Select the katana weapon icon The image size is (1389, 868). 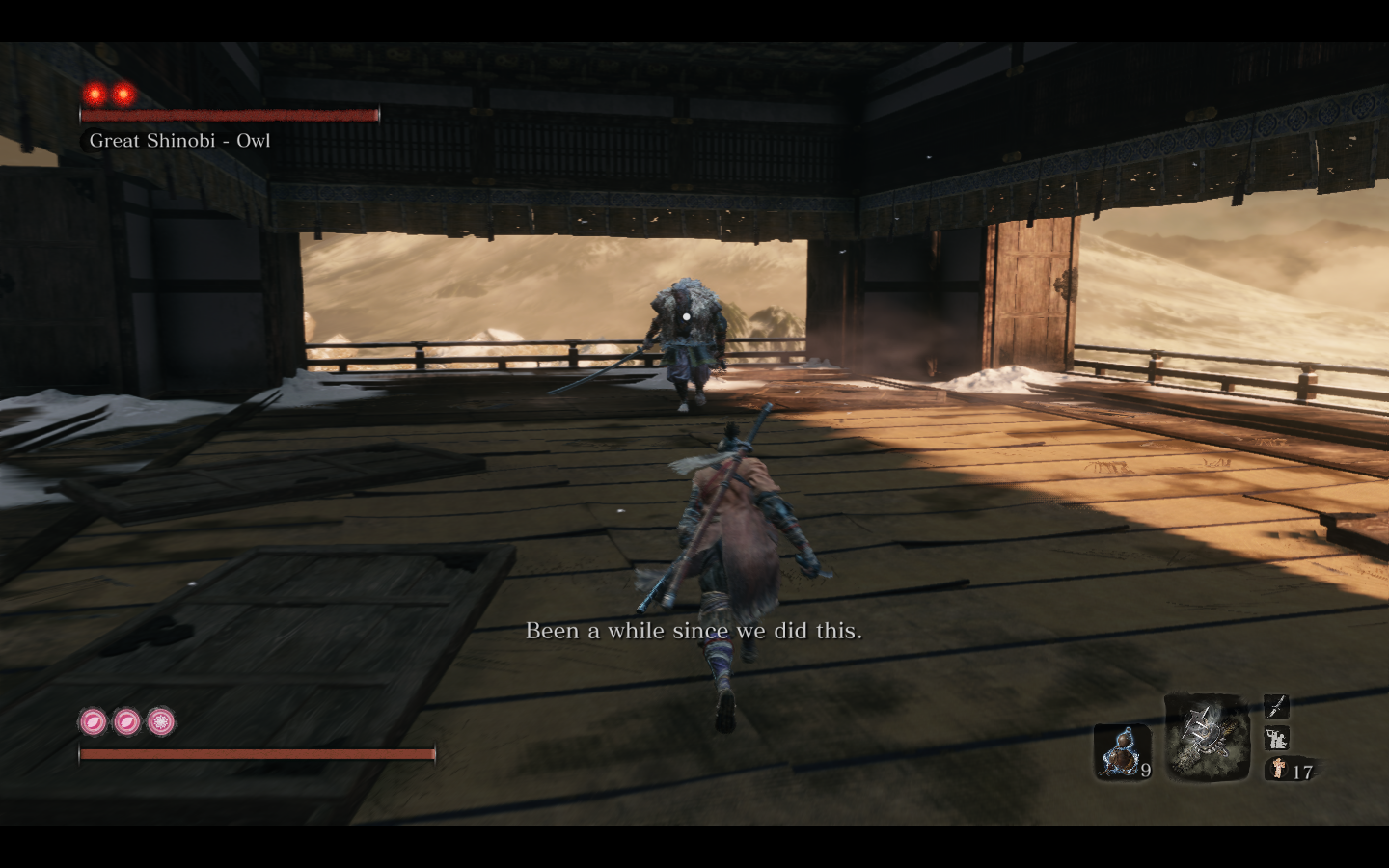pos(1275,708)
